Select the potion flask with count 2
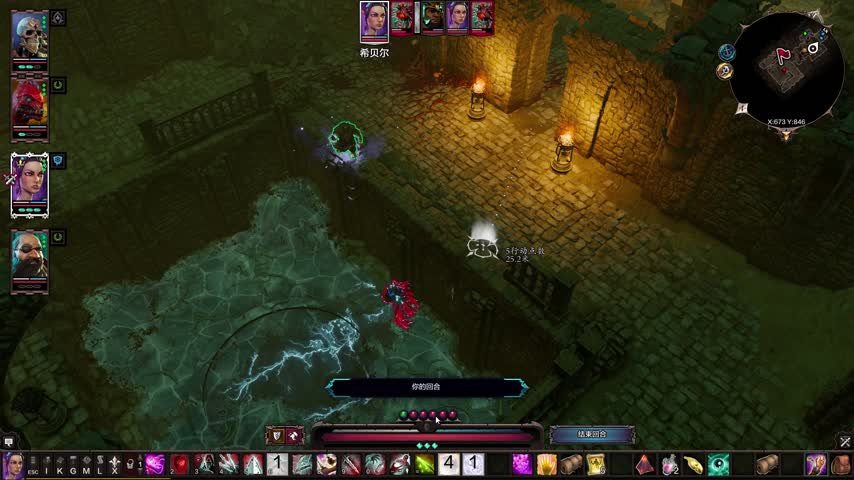Screen dimensions: 854x480 pyautogui.click(x=670, y=464)
